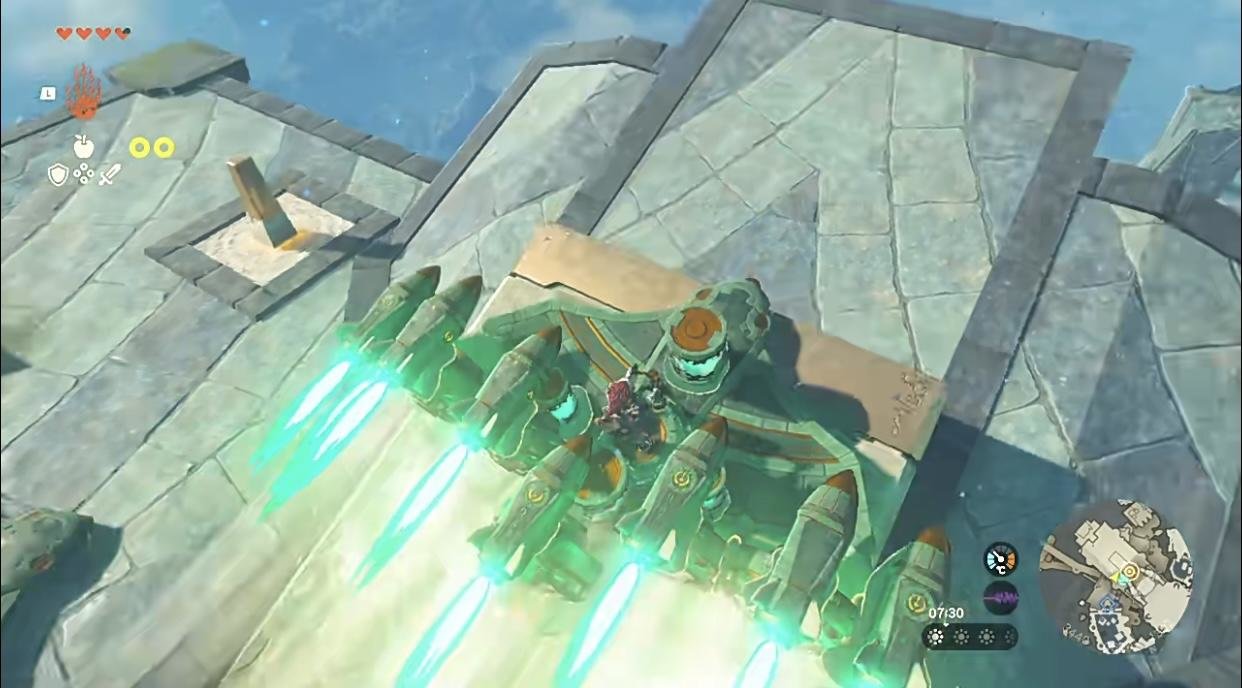Image resolution: width=1242 pixels, height=688 pixels.
Task: Select the blue shrine marker on the minimap
Action: (x=1106, y=604)
